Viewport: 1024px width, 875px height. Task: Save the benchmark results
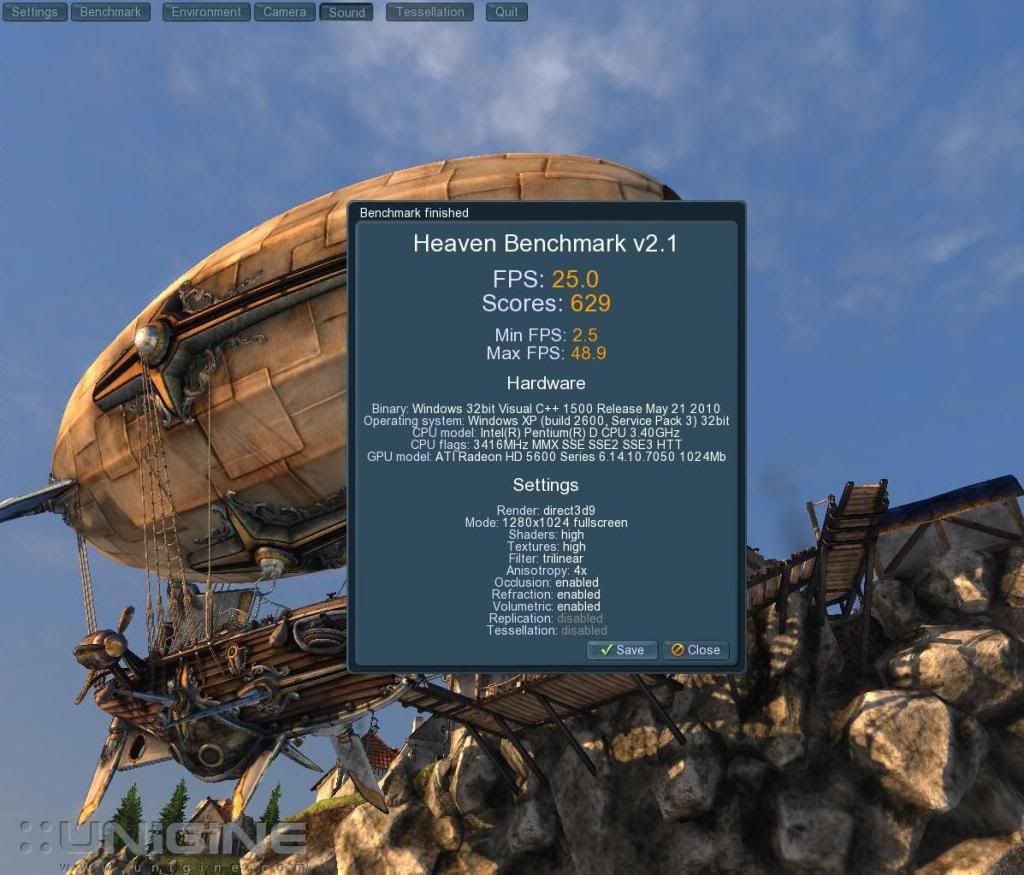click(x=622, y=650)
